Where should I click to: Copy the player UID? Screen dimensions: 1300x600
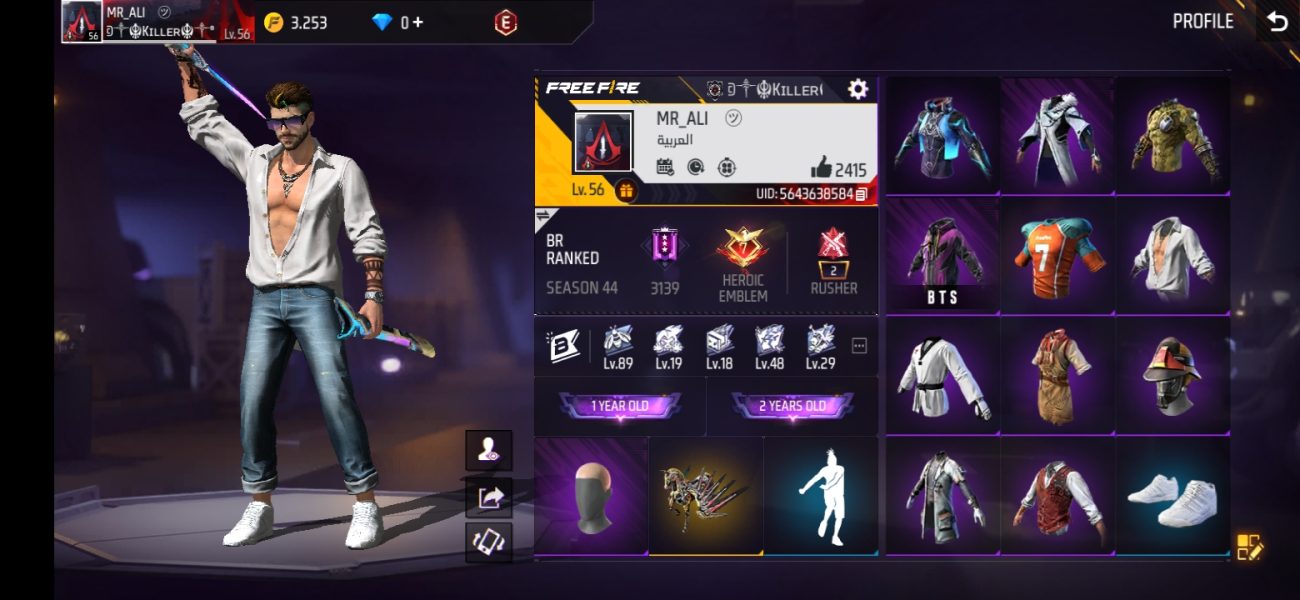tap(862, 194)
